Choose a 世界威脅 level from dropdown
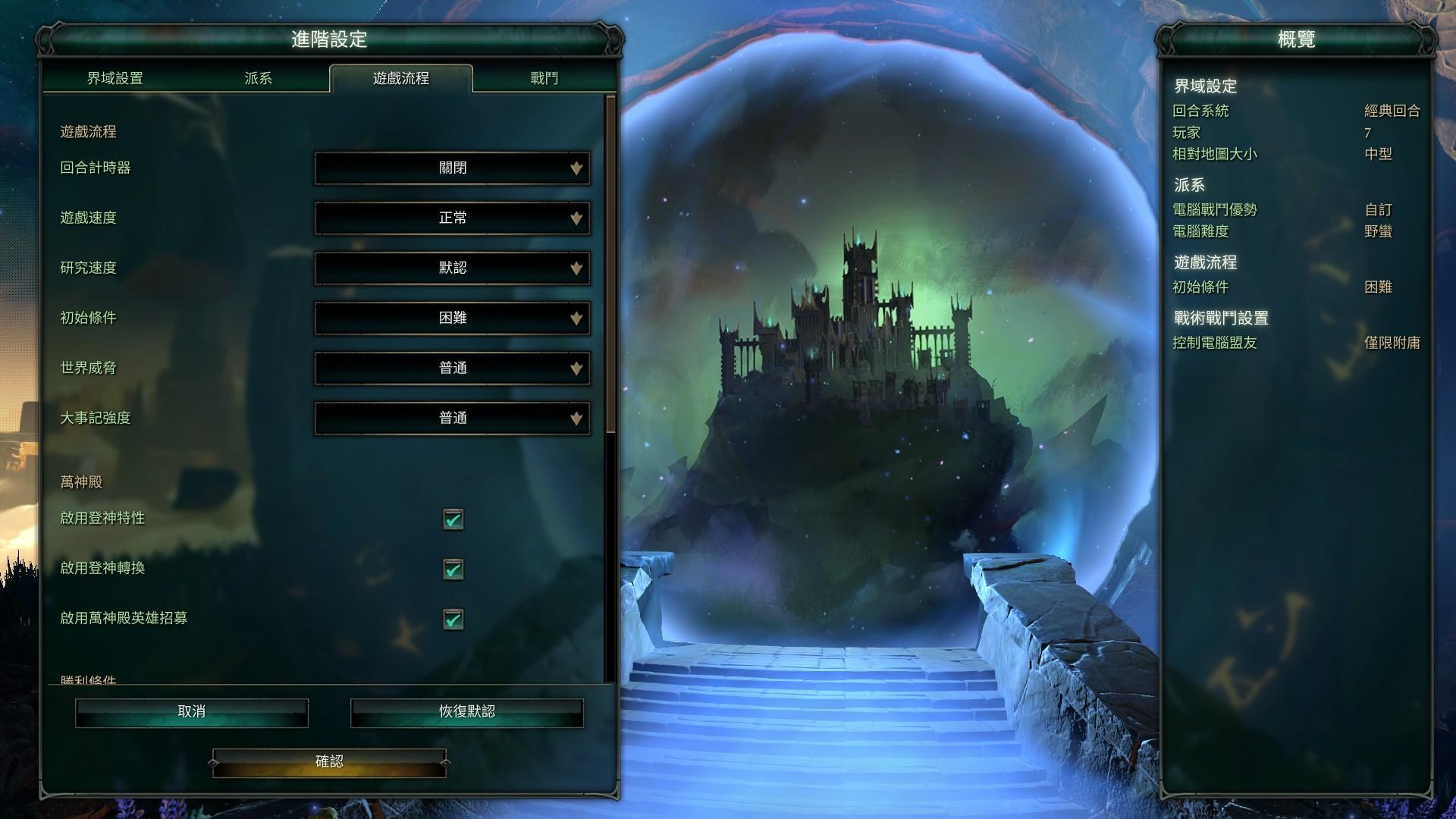This screenshot has height=819, width=1456. (x=453, y=368)
